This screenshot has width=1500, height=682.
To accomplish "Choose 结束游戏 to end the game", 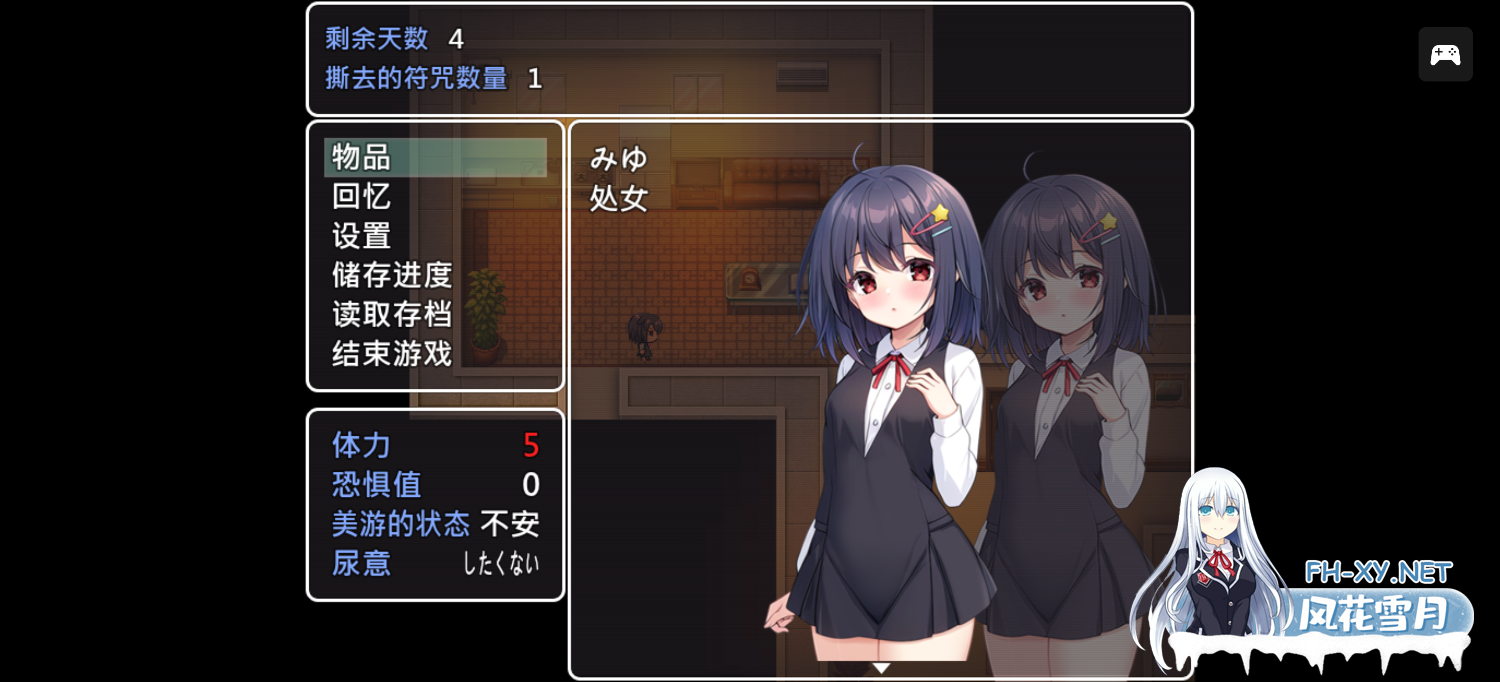I will pyautogui.click(x=392, y=353).
